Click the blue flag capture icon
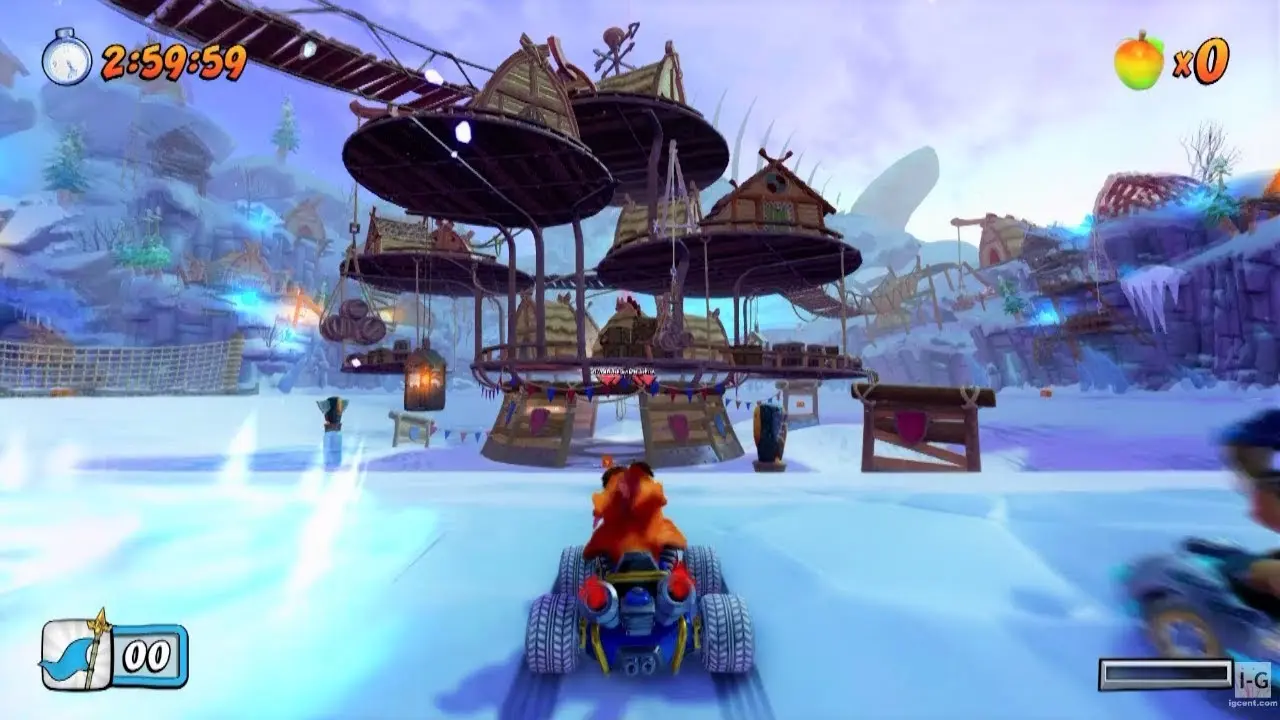The height and width of the screenshot is (720, 1280). [74, 654]
